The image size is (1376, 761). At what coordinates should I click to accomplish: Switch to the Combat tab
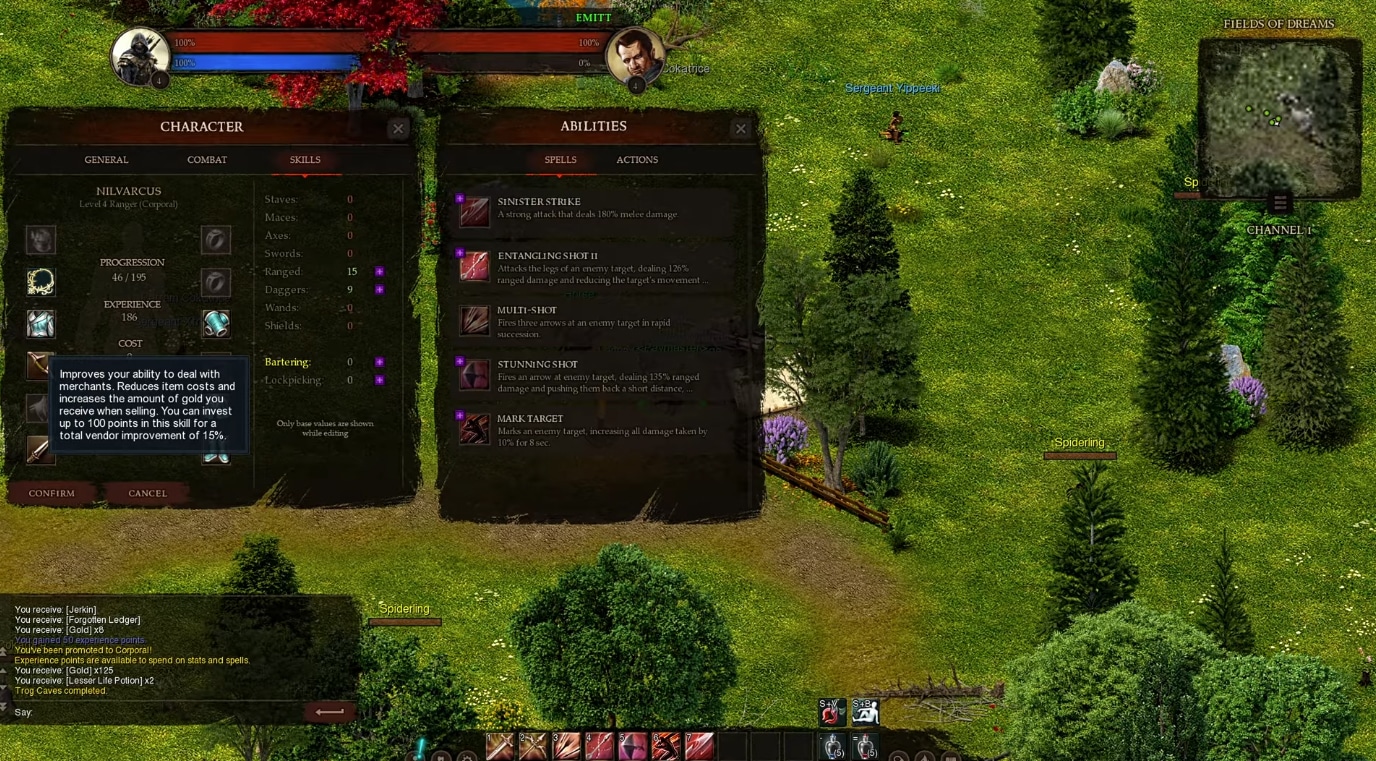pyautogui.click(x=207, y=160)
